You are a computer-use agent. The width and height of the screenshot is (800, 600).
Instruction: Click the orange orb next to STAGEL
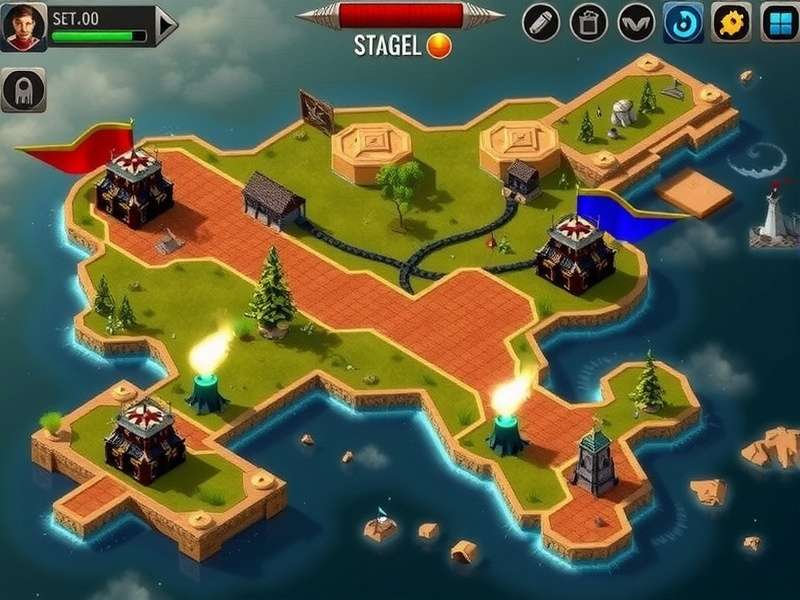tap(439, 45)
